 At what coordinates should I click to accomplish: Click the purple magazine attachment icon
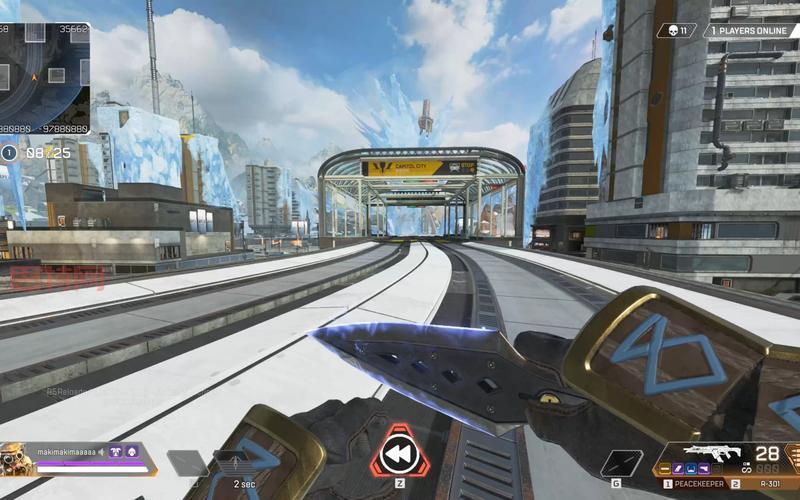pos(680,468)
